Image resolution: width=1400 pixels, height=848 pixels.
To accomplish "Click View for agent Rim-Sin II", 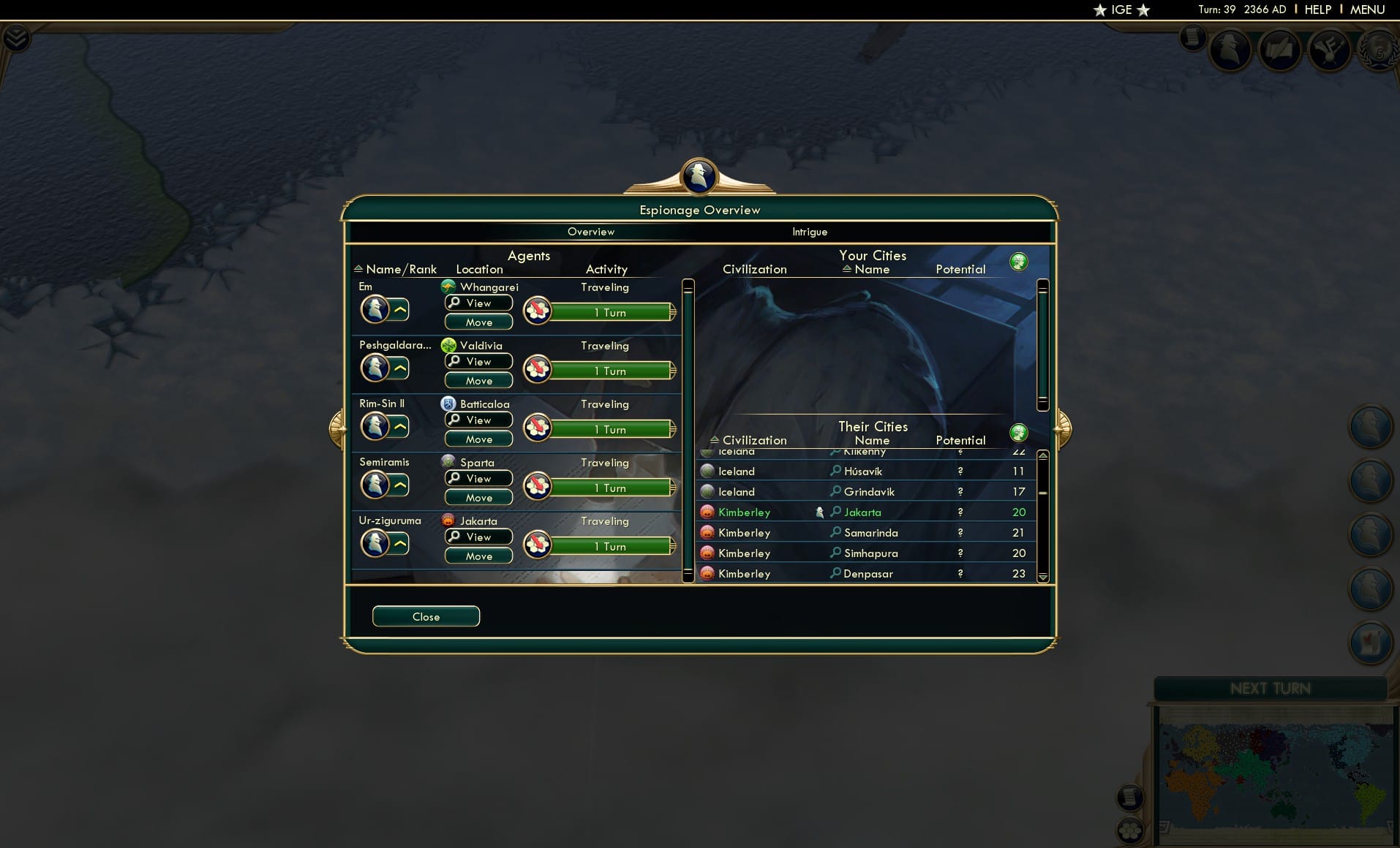I will point(478,420).
